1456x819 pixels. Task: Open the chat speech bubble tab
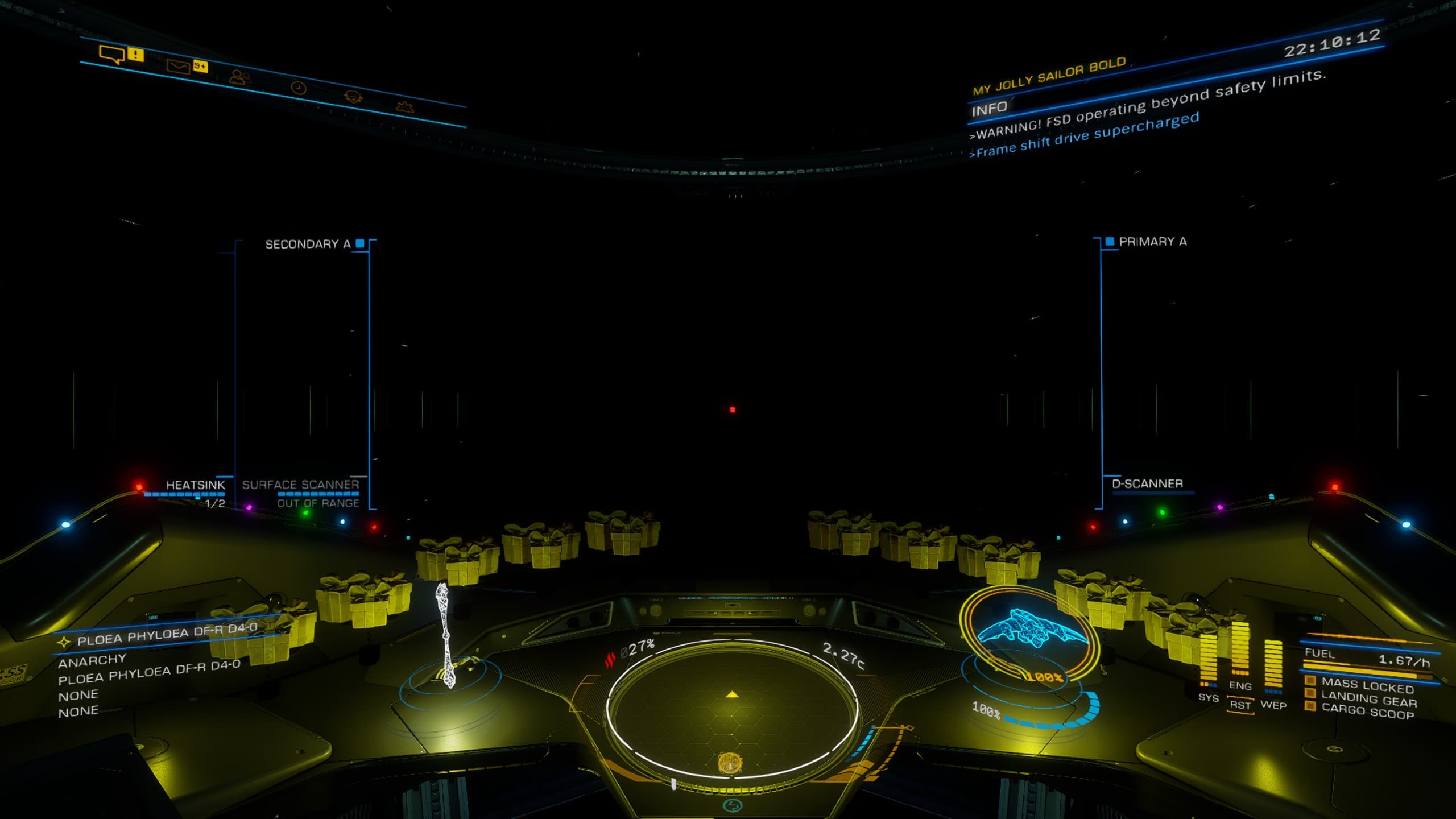[x=111, y=55]
